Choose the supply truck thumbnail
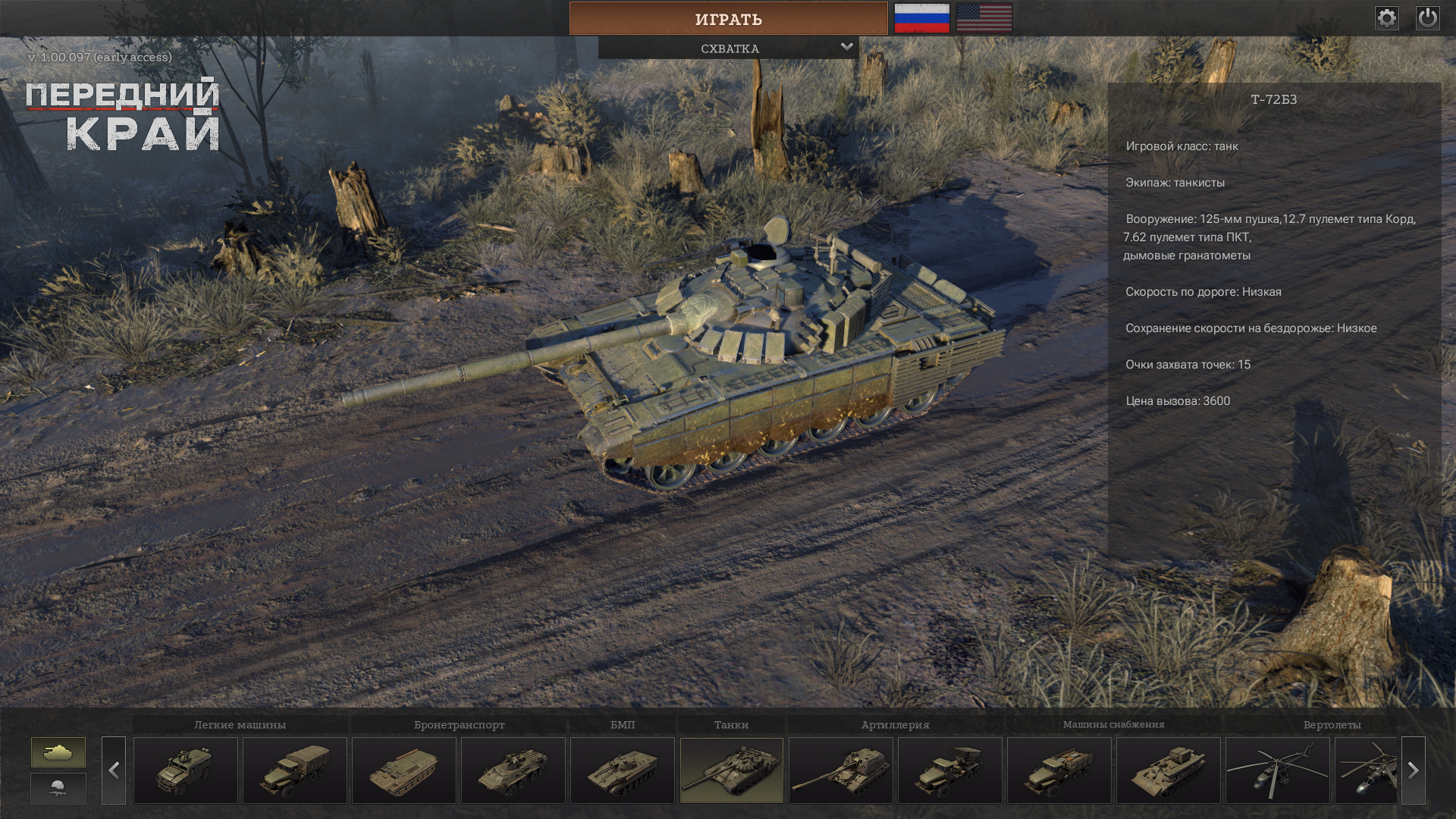The height and width of the screenshot is (819, 1456). (x=1059, y=770)
